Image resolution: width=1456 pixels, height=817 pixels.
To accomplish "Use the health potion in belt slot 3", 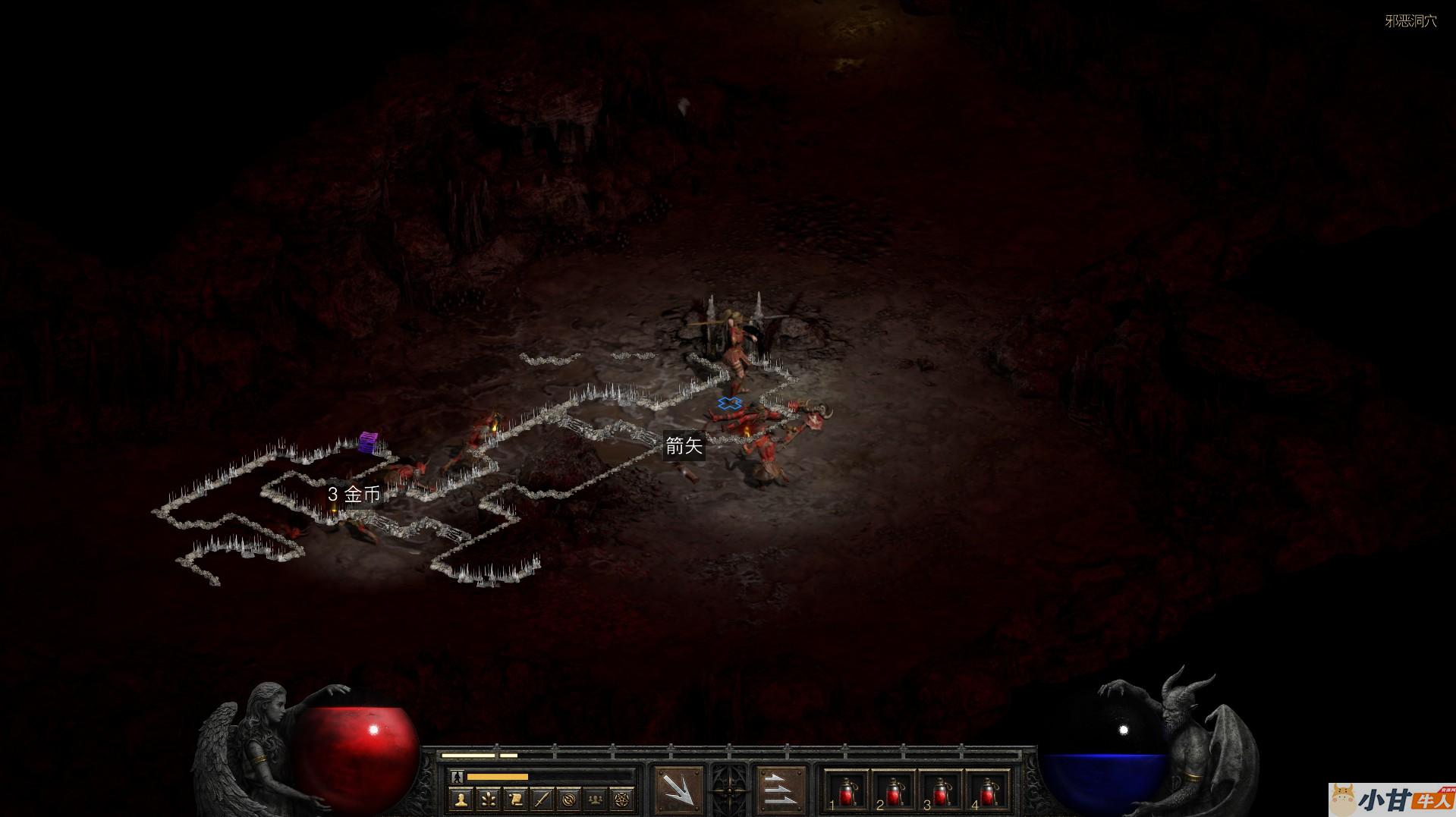I will point(940,791).
